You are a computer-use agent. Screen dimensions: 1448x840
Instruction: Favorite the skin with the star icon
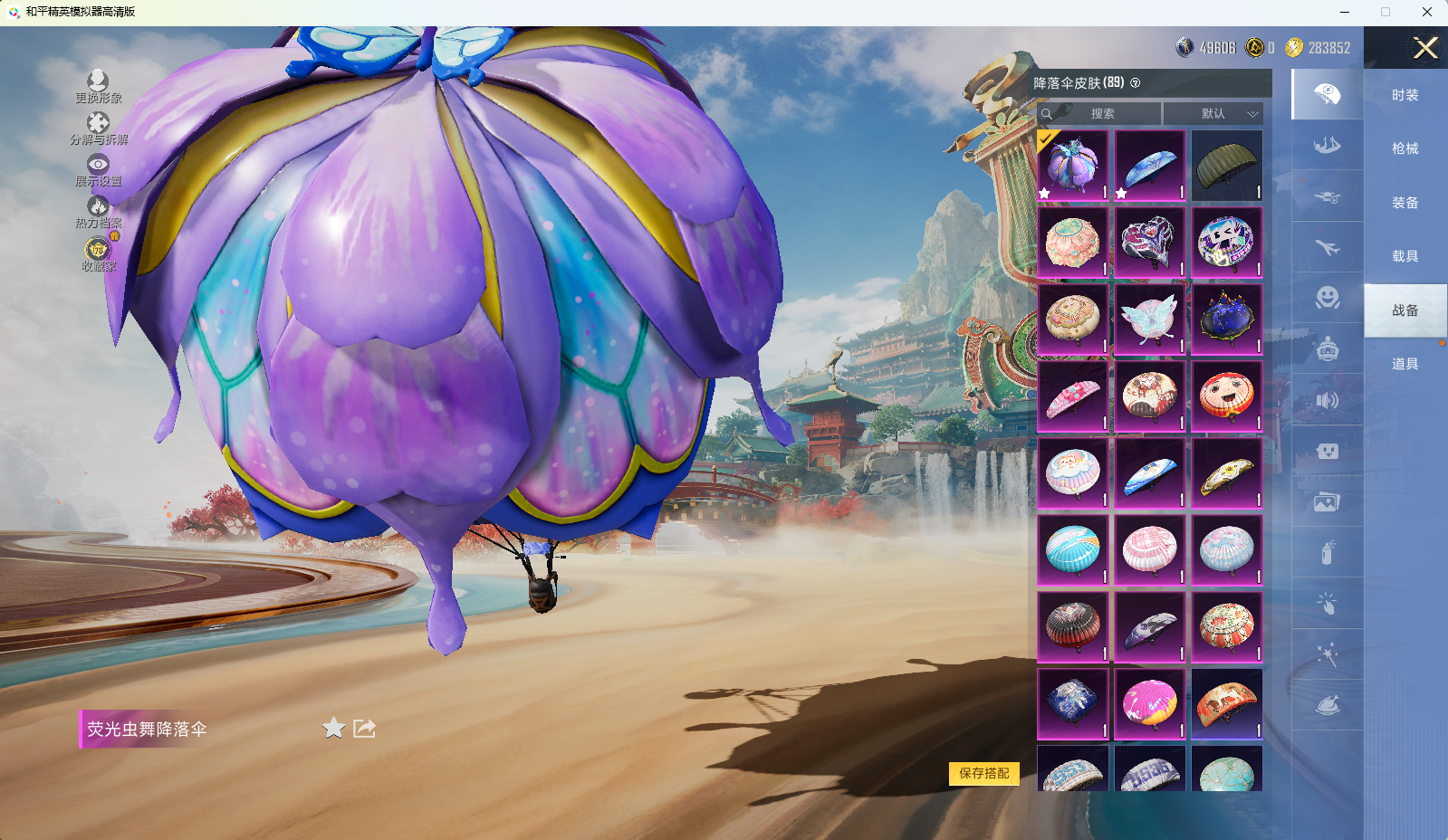(333, 728)
